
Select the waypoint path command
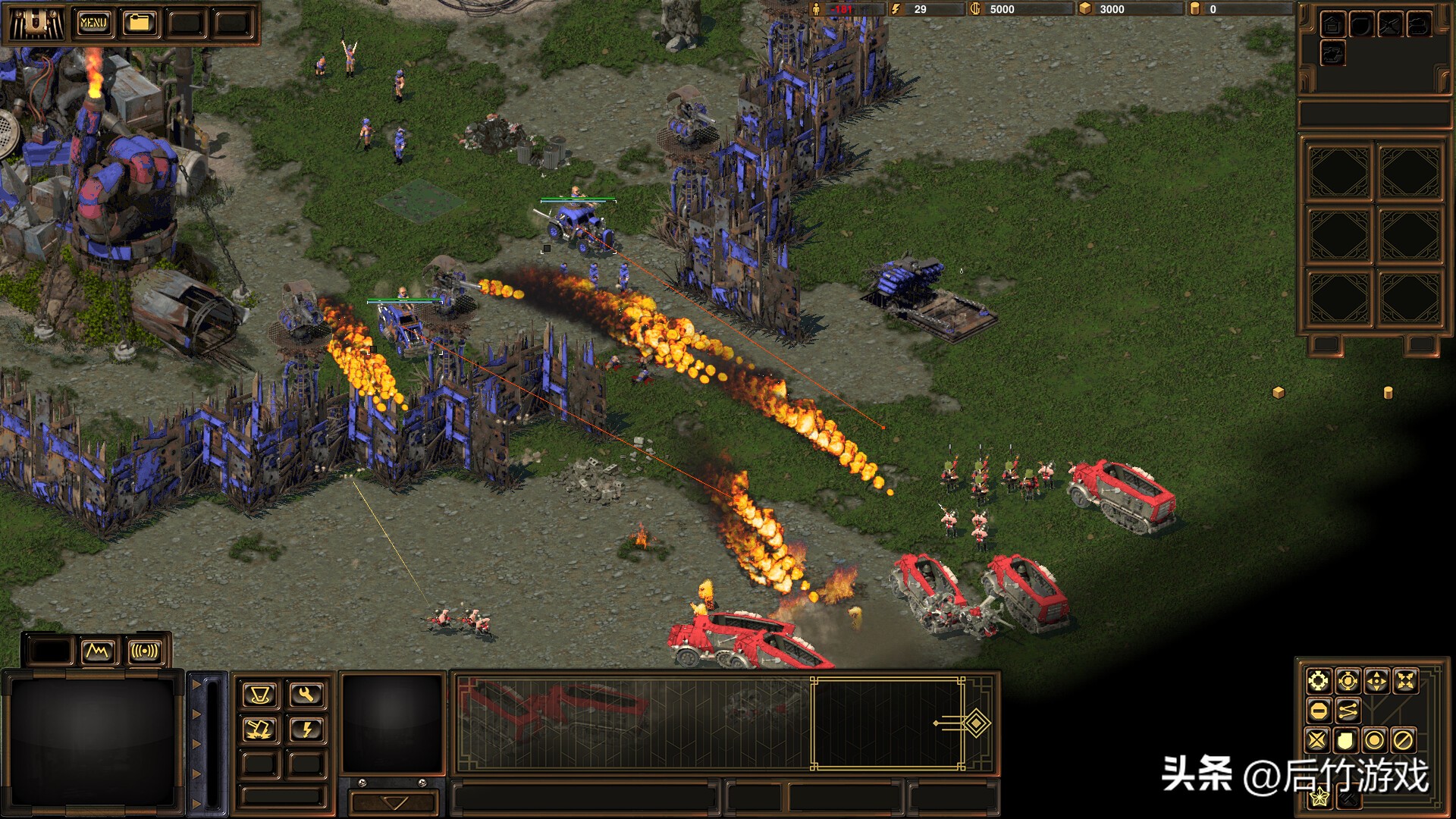(x=1347, y=711)
